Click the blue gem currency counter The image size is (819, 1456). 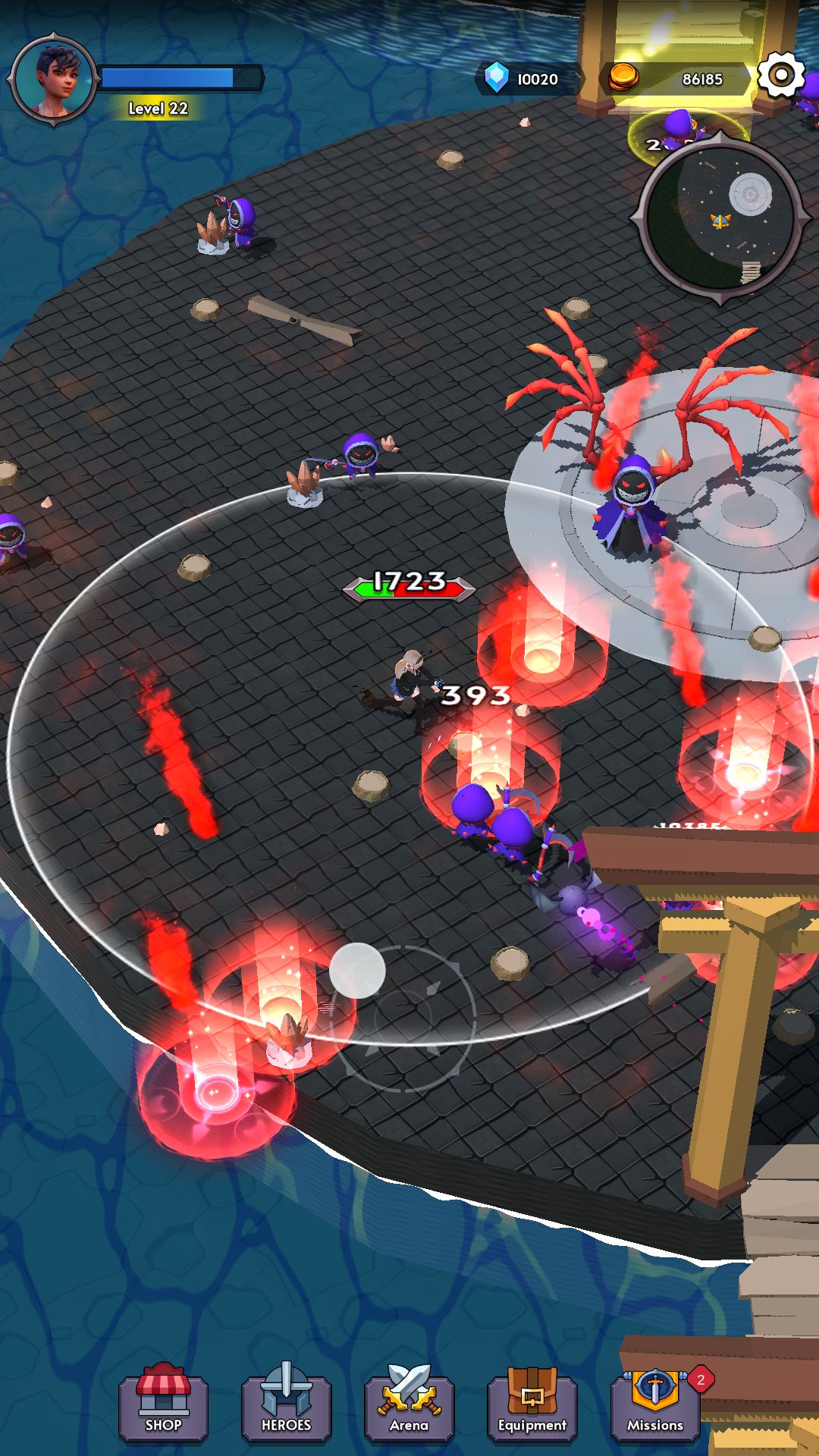[x=526, y=79]
